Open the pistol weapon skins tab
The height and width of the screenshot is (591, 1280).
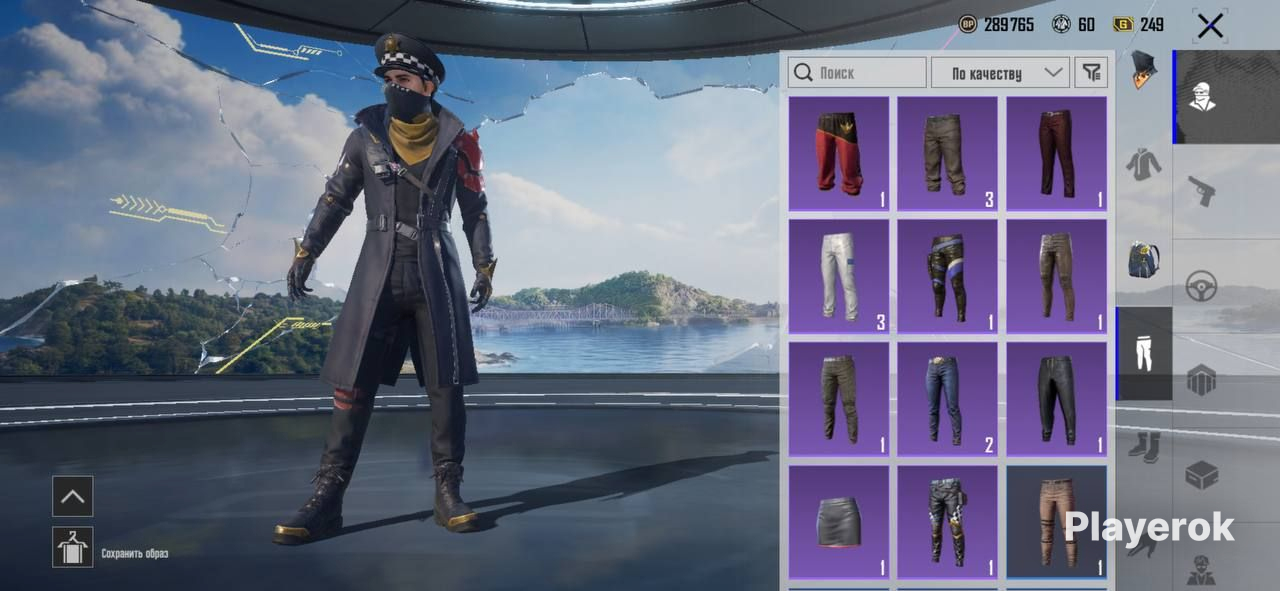(1202, 190)
